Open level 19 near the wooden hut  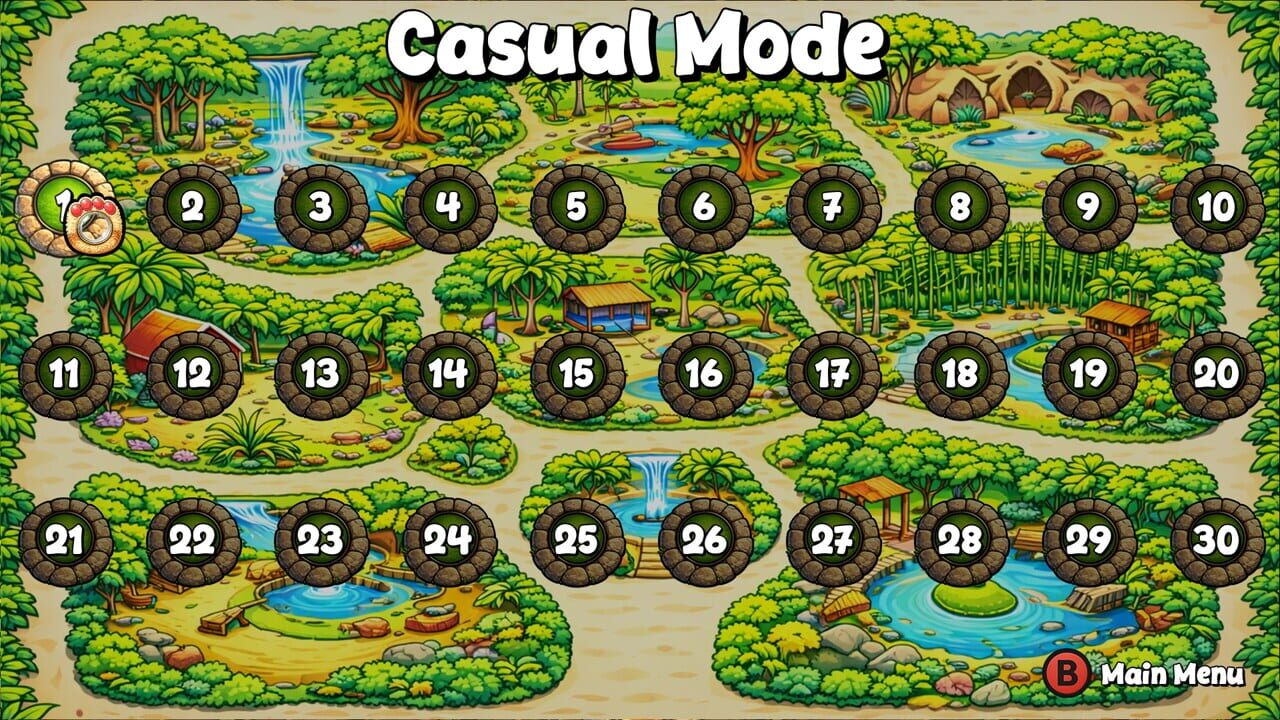pos(1085,372)
